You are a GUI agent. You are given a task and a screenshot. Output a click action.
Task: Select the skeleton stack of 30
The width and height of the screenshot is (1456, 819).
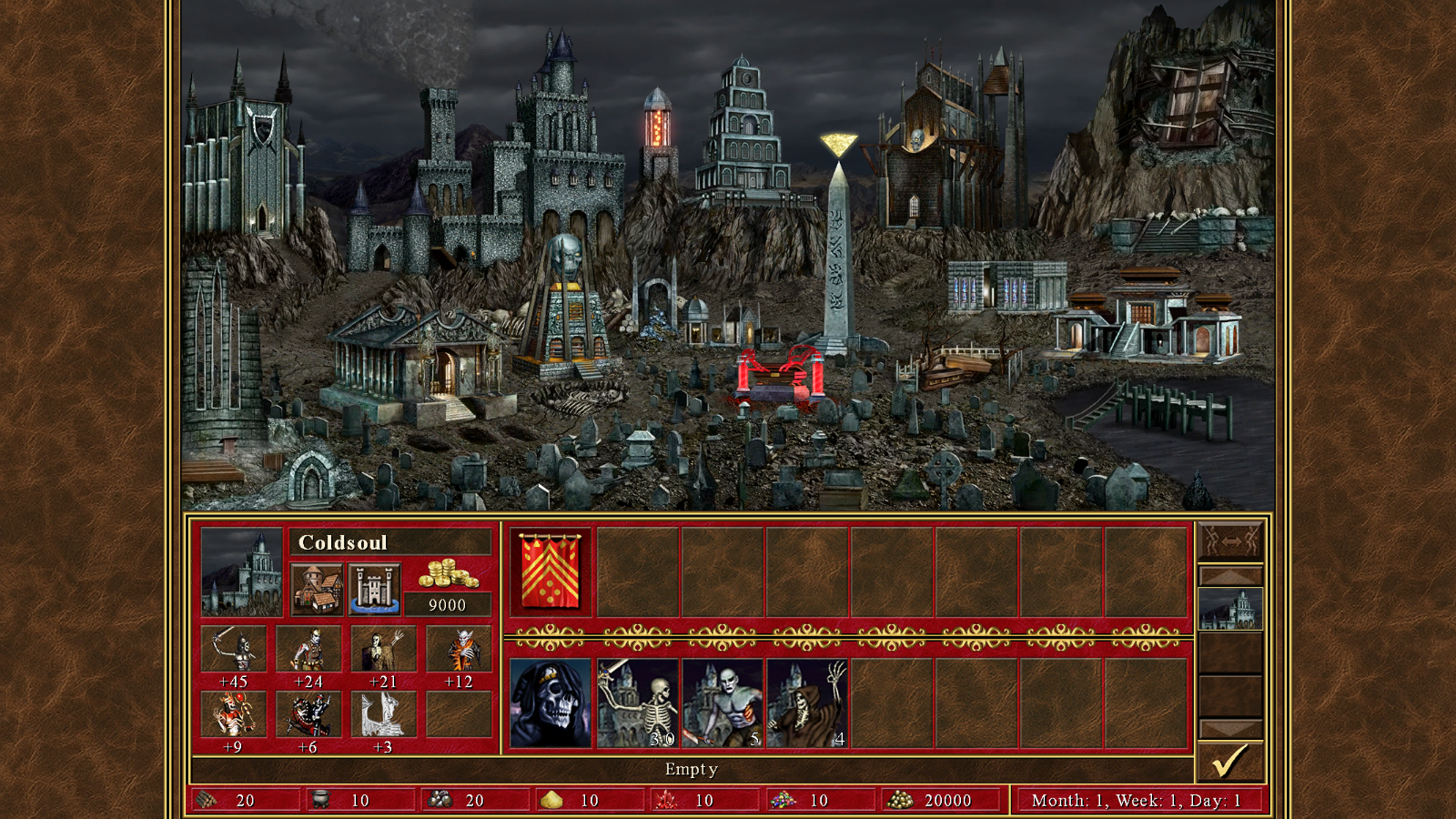pyautogui.click(x=637, y=703)
